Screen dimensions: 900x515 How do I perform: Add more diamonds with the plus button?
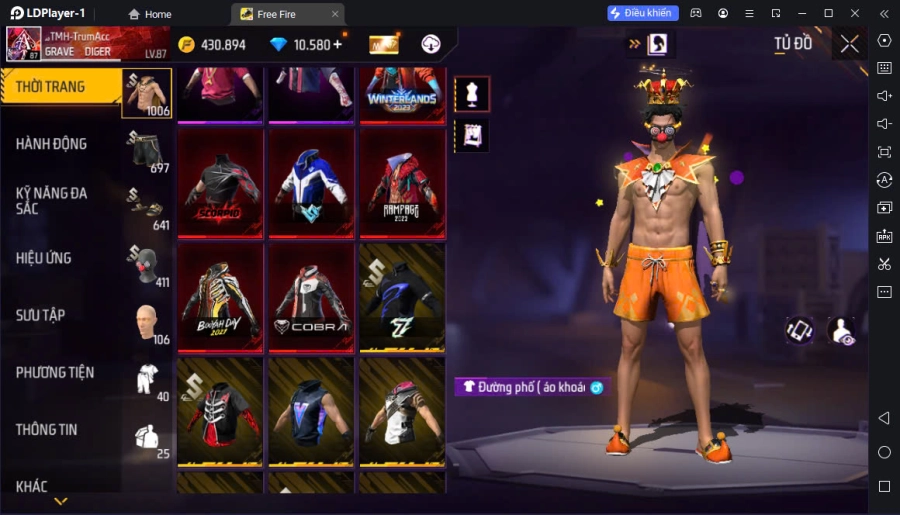point(337,44)
